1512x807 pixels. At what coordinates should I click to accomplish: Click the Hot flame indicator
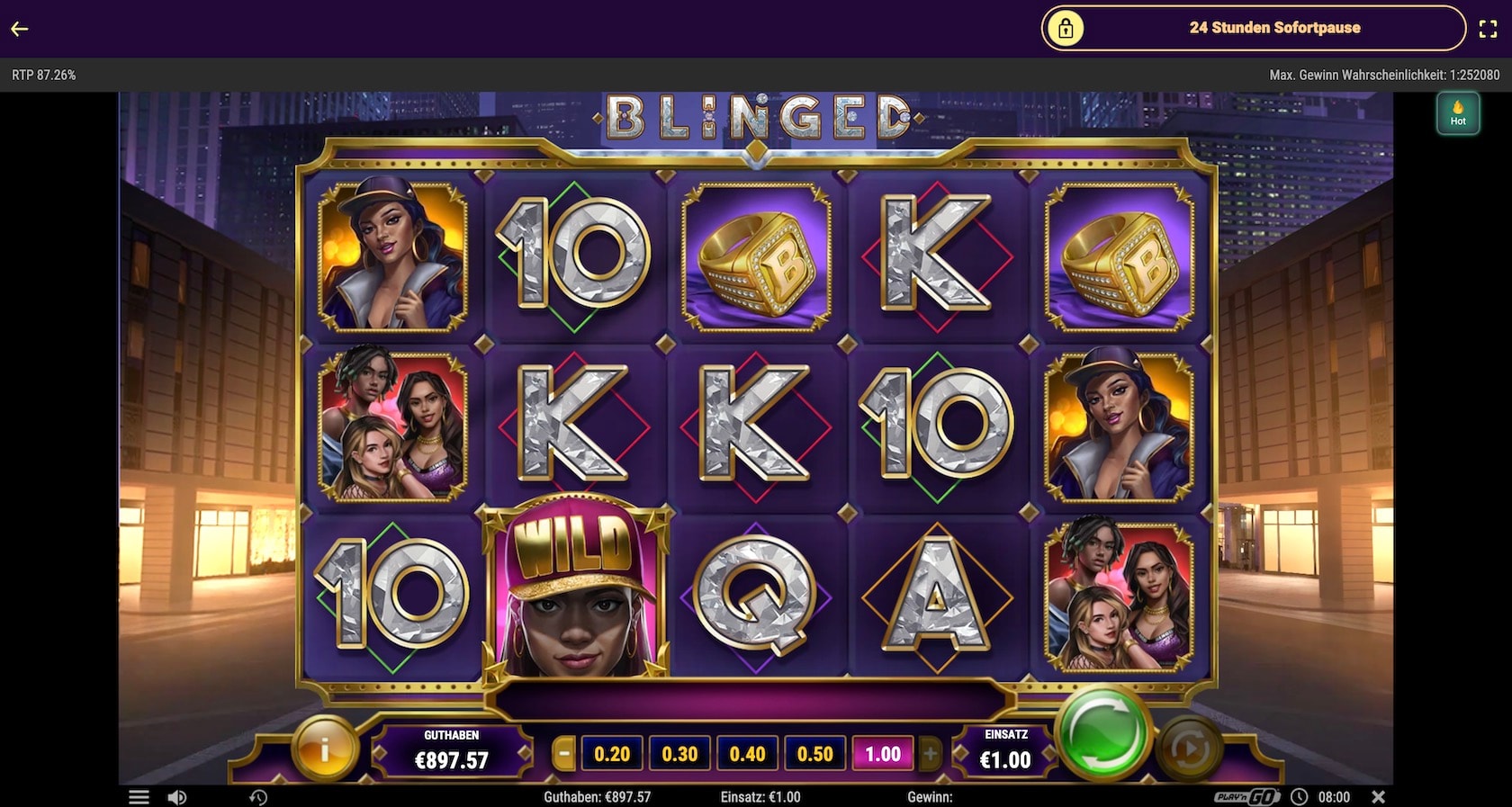pos(1458,112)
